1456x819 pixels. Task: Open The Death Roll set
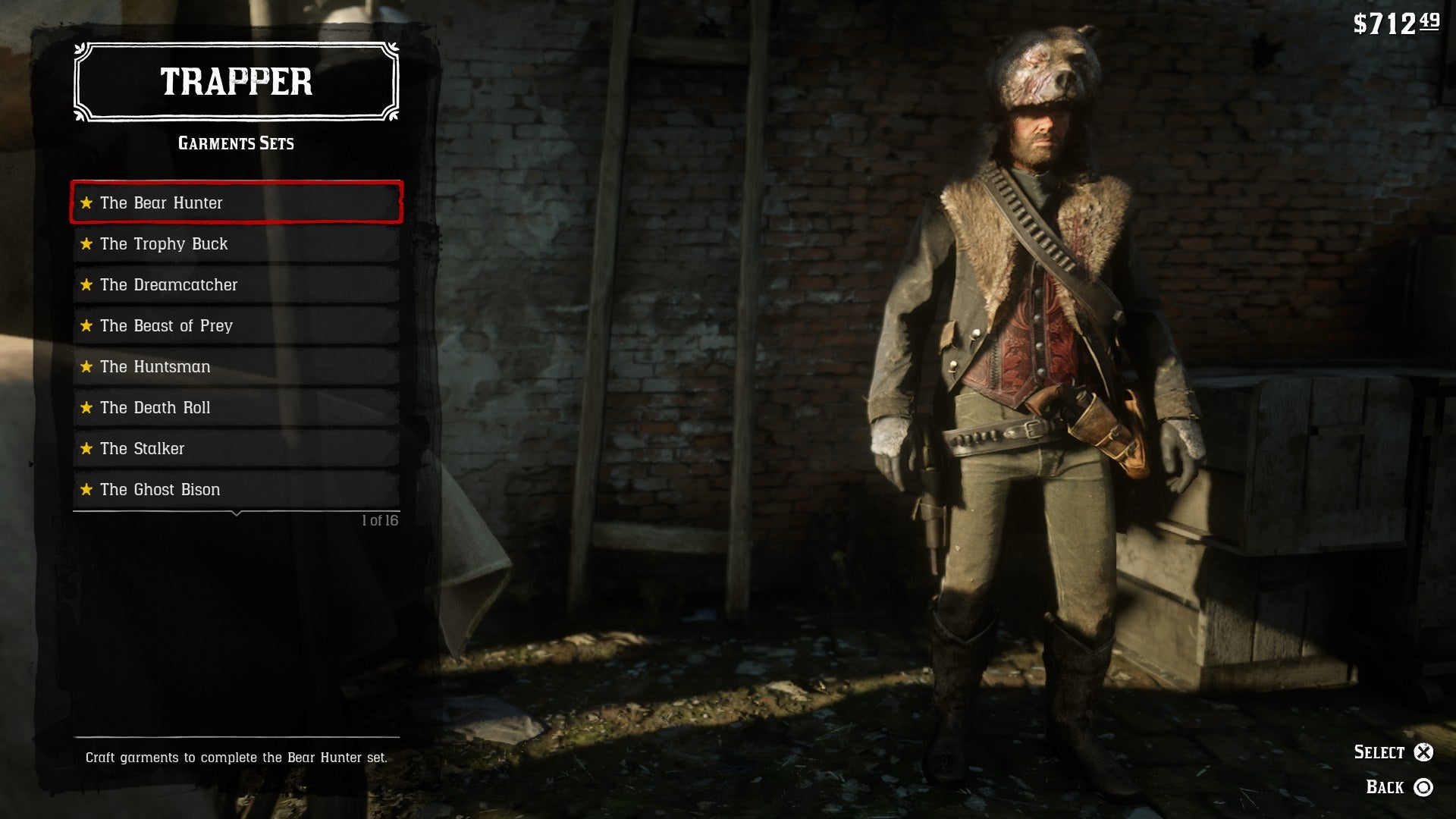point(236,407)
